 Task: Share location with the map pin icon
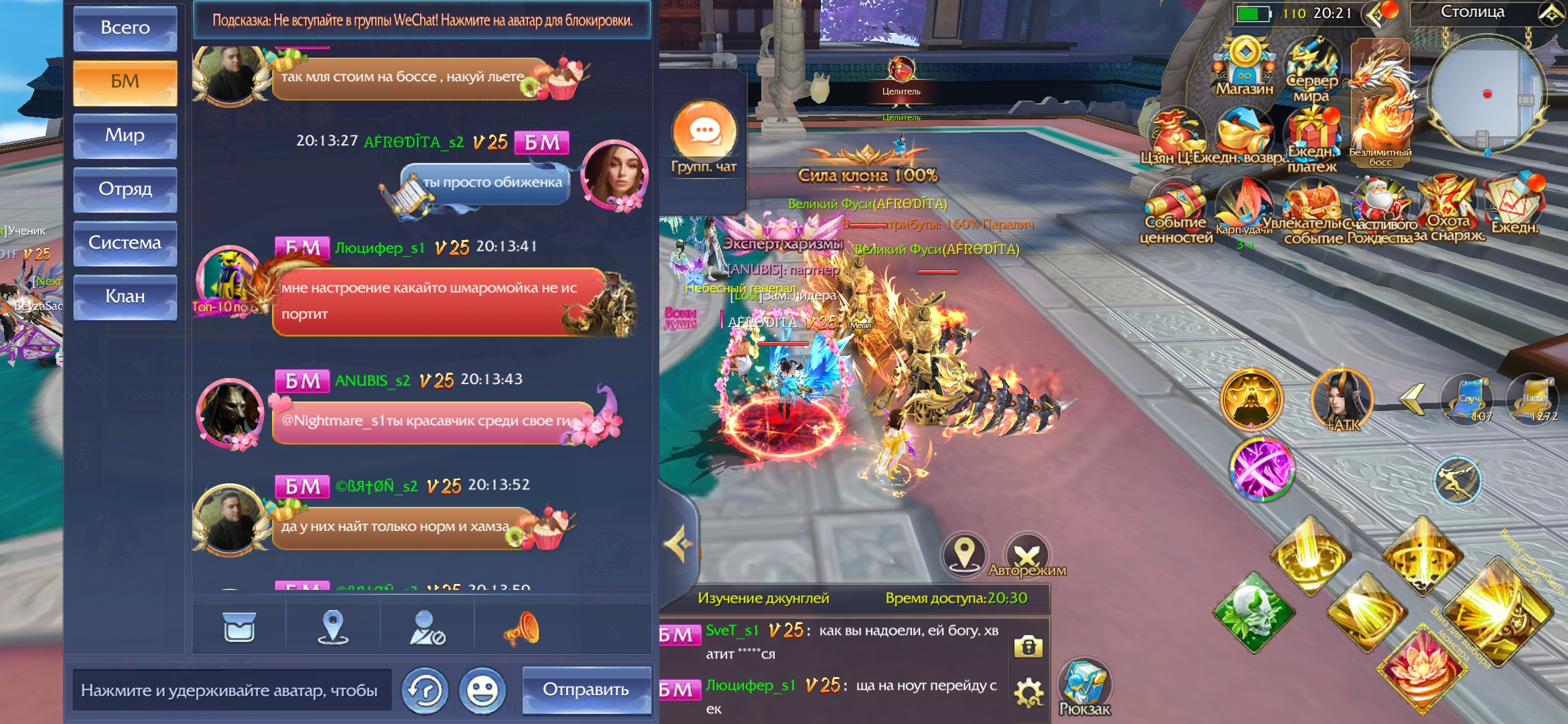(x=332, y=628)
